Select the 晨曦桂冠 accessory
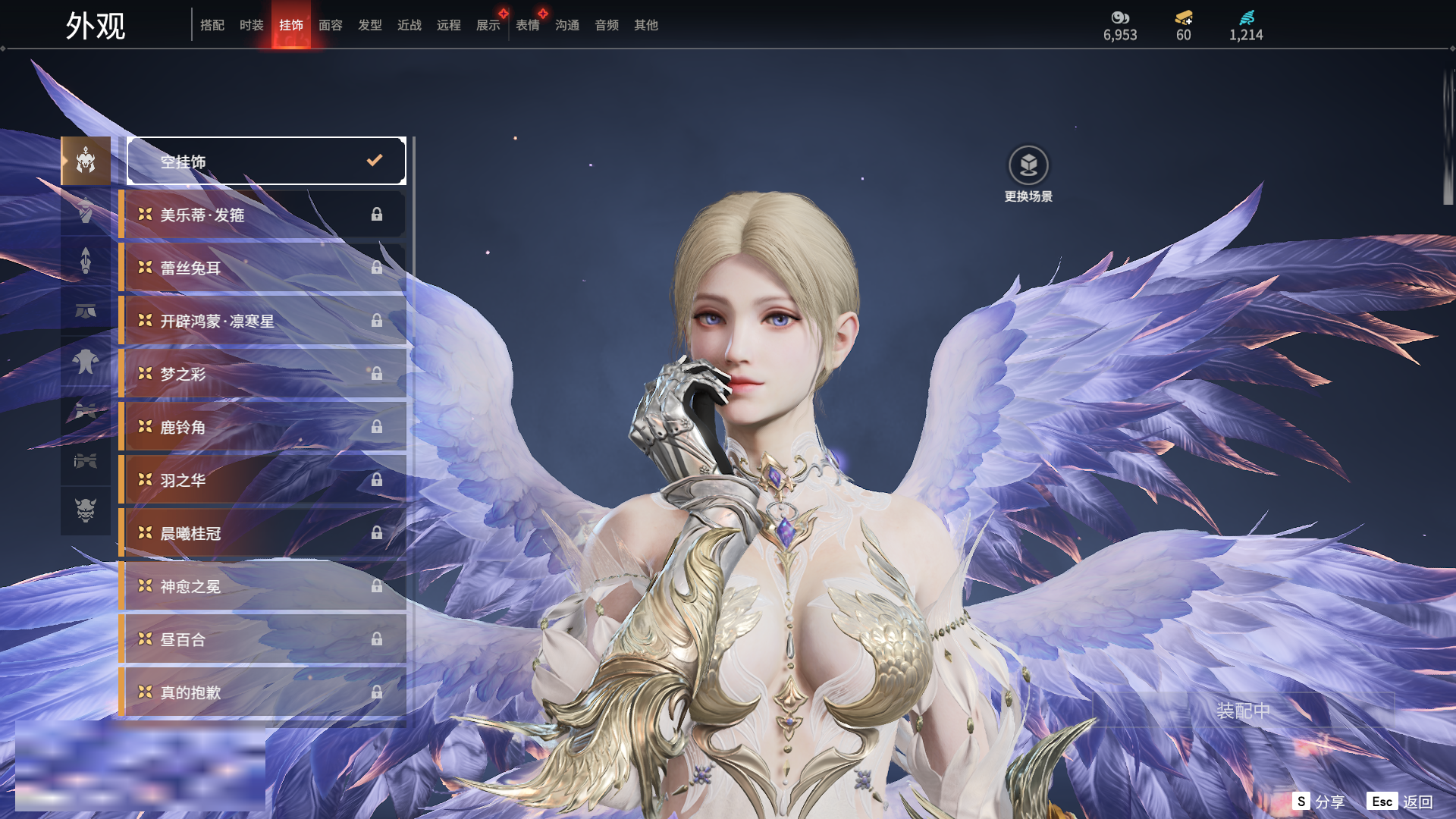This screenshot has height=819, width=1456. tap(262, 533)
